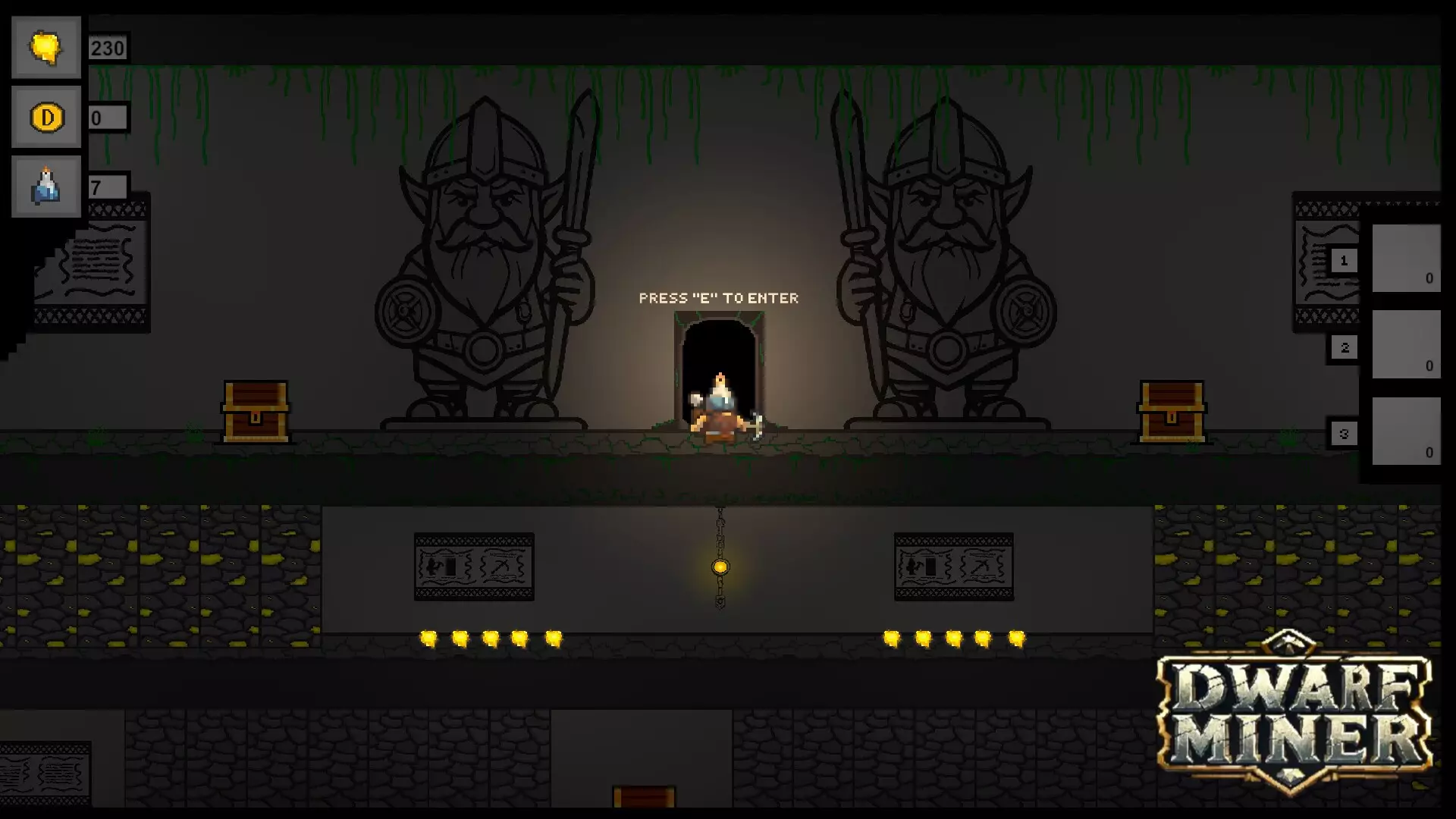Select the D coin currency icon
This screenshot has width=1456, height=819.
point(45,118)
